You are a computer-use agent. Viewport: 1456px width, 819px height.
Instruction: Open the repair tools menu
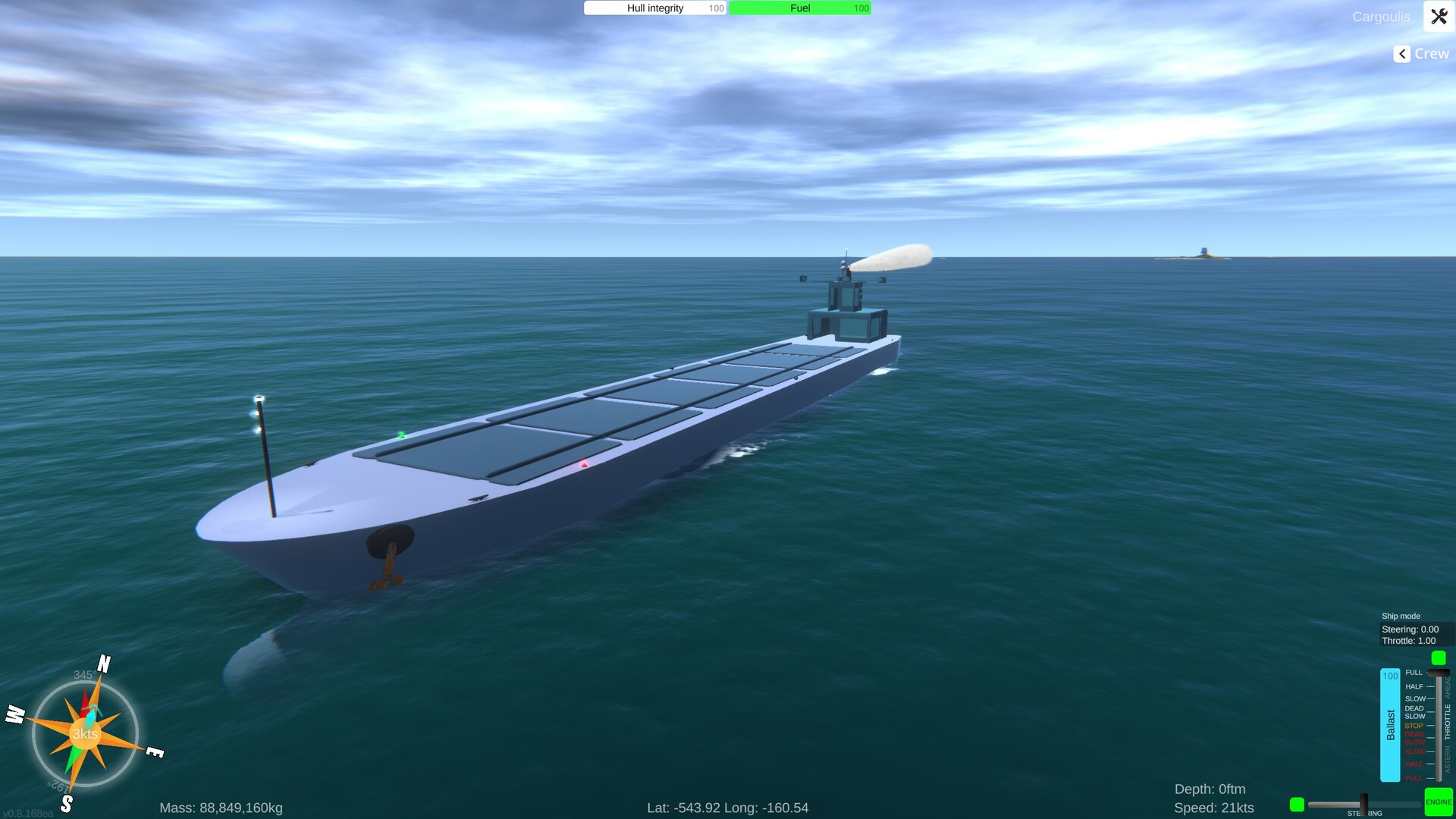[x=1439, y=16]
